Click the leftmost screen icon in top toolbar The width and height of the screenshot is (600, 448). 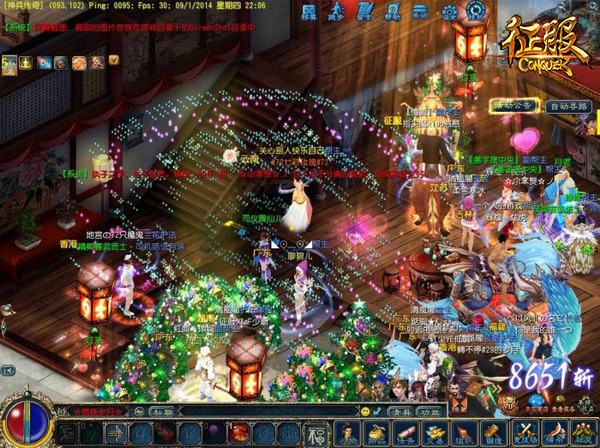tap(308, 14)
